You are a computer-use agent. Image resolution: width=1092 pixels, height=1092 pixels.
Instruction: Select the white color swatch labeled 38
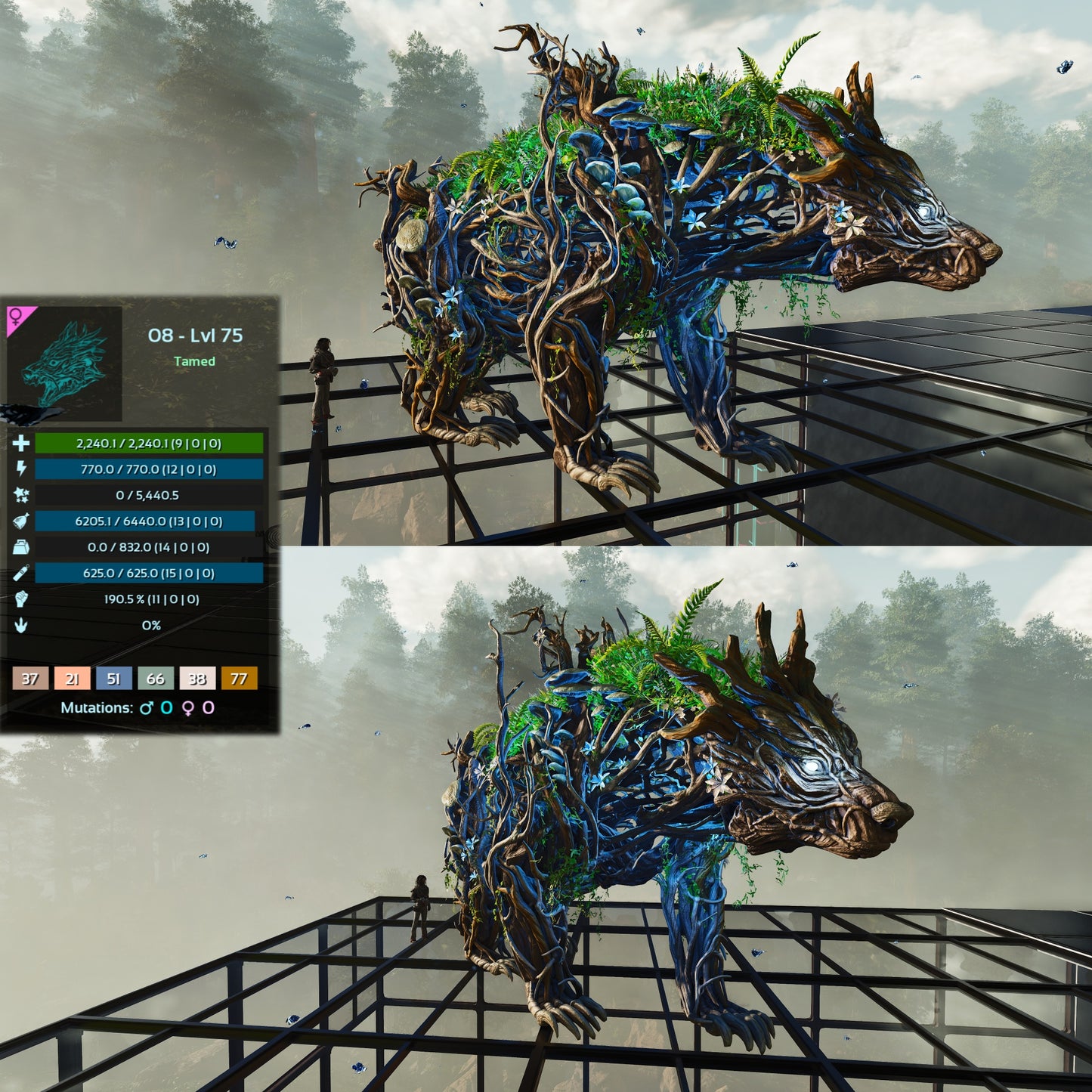pos(197,679)
